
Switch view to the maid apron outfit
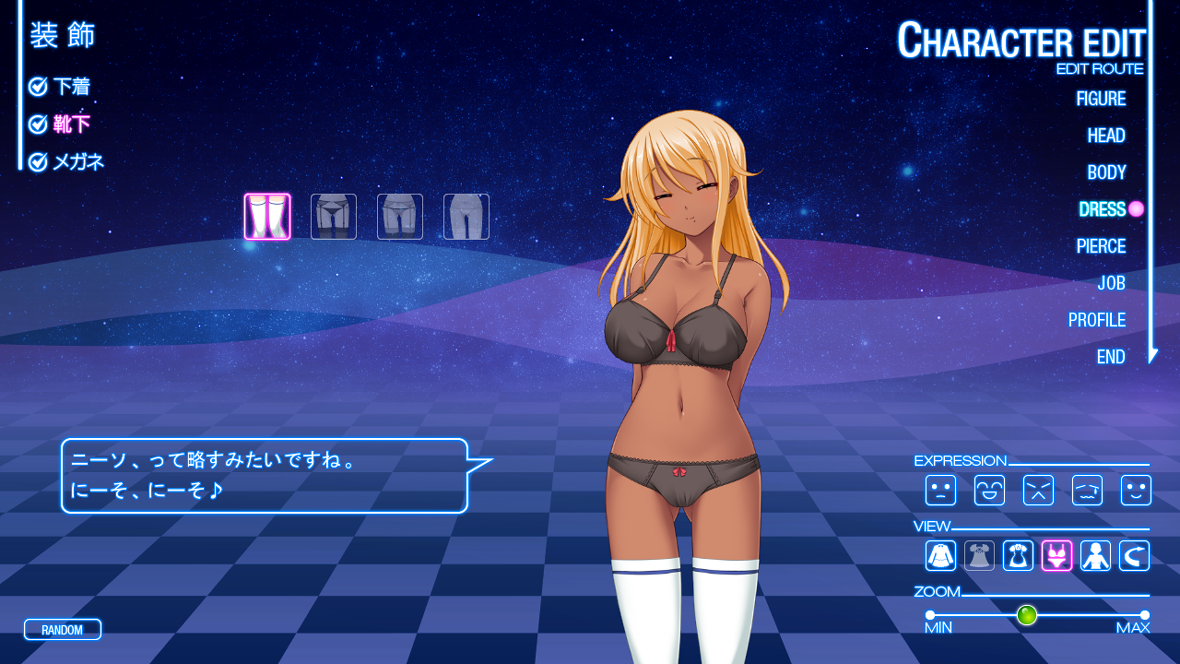click(x=1018, y=556)
